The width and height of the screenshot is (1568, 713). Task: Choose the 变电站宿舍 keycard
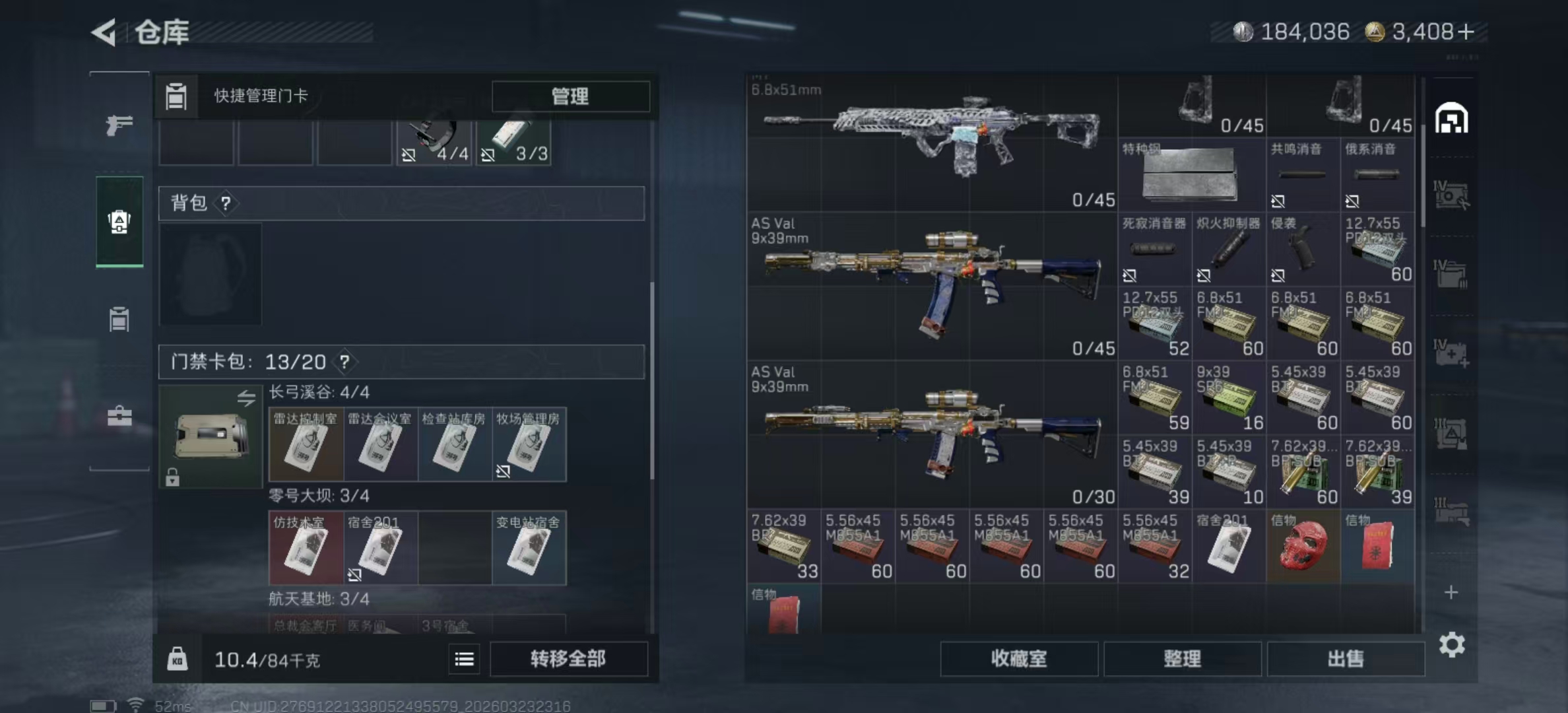[529, 548]
